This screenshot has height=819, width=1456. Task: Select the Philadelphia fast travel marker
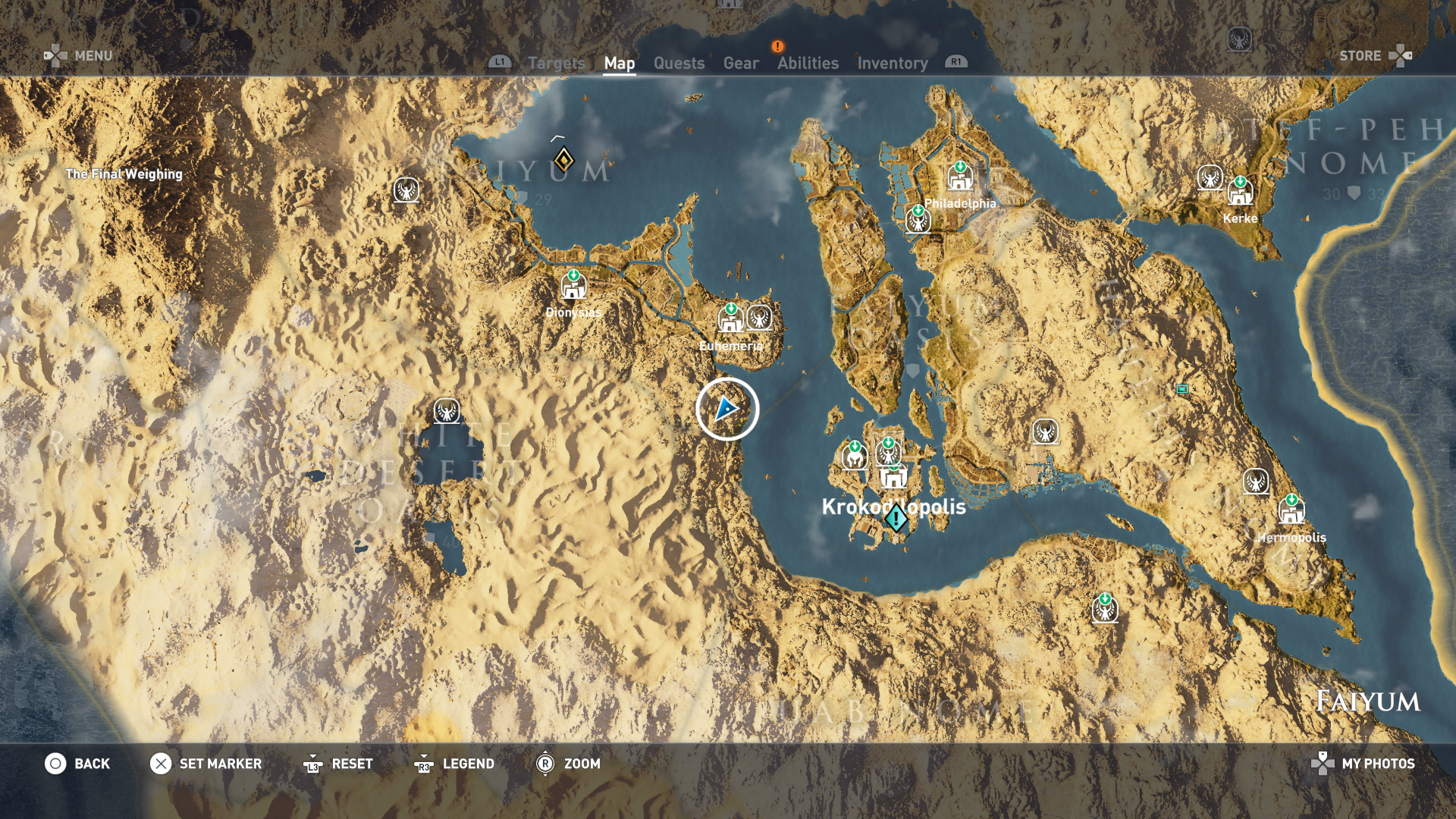(x=960, y=178)
